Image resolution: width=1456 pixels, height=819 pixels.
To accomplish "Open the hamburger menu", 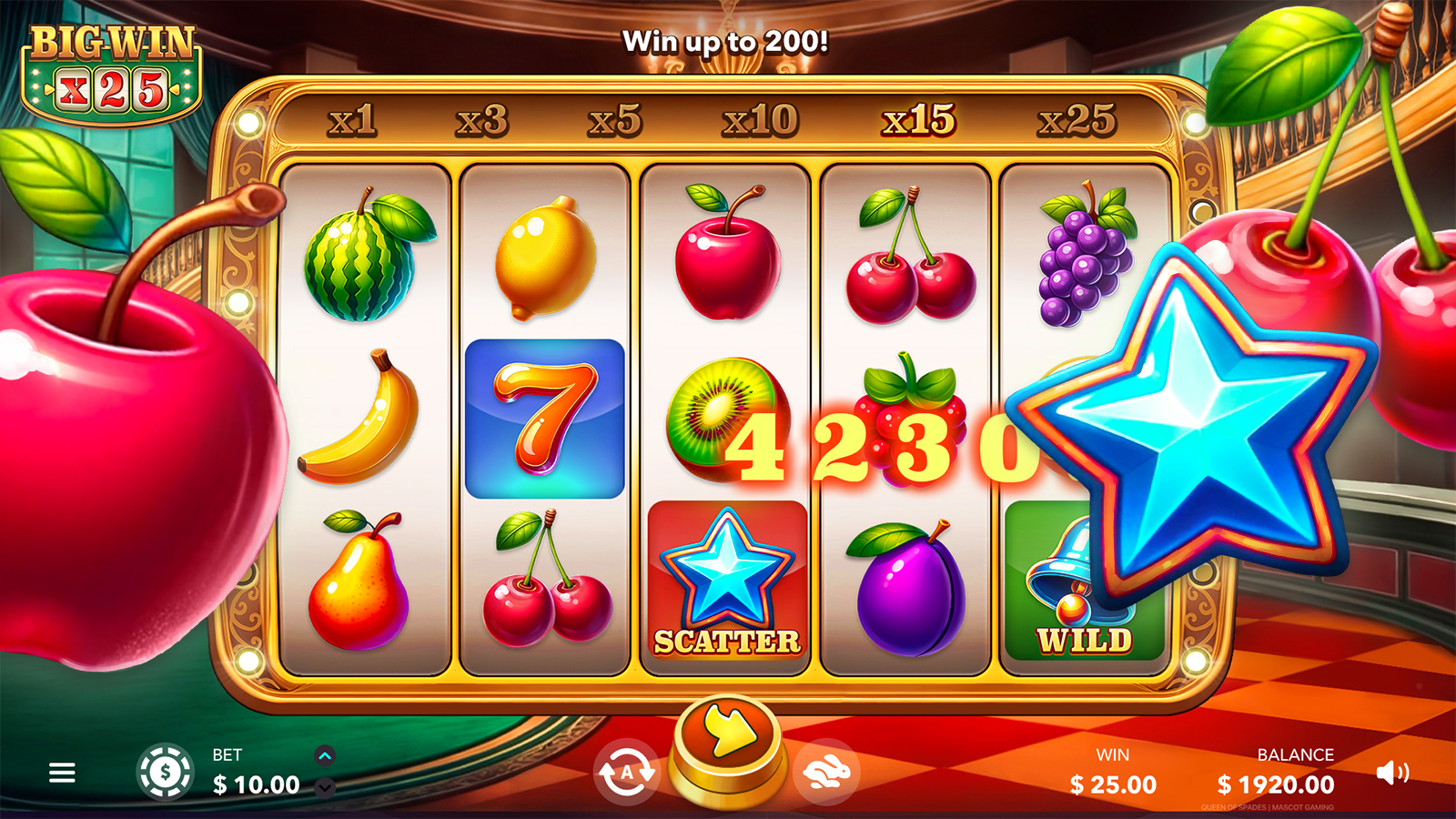I will [x=62, y=773].
